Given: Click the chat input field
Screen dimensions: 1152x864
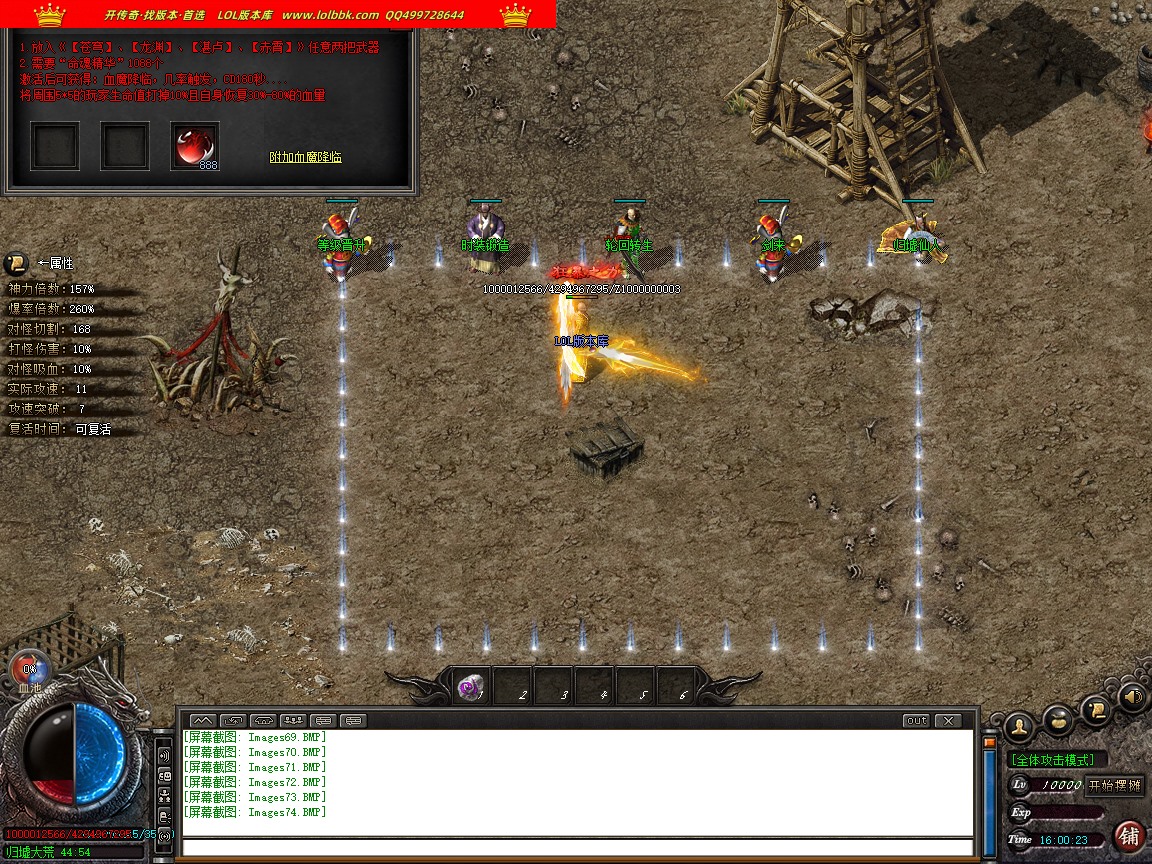Looking at the screenshot, I should [577, 848].
